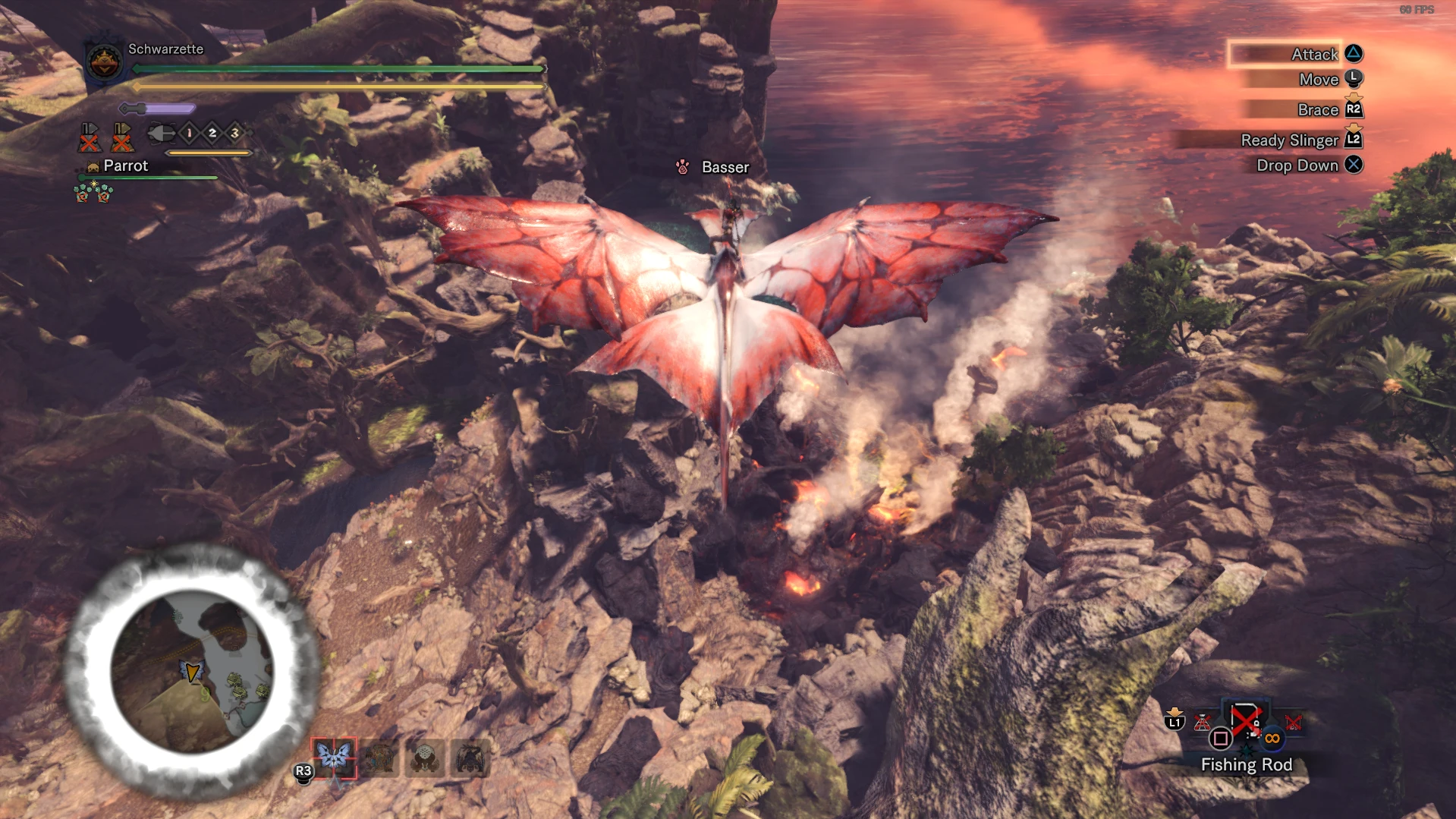Use the Fishing Rod item slot
Image resolution: width=1456 pixels, height=819 pixels.
pyautogui.click(x=1245, y=721)
